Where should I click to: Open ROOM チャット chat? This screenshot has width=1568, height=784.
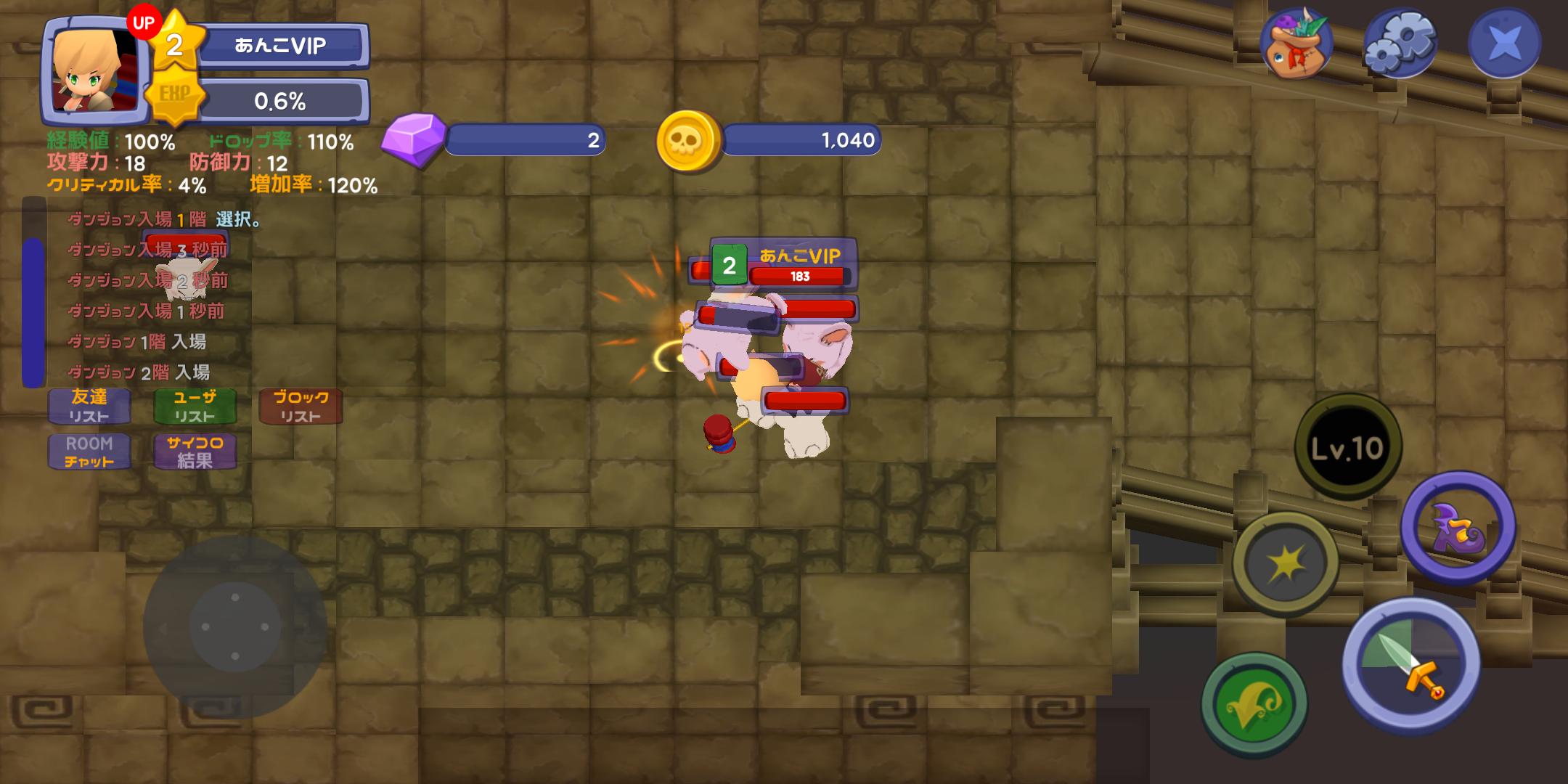click(x=89, y=452)
